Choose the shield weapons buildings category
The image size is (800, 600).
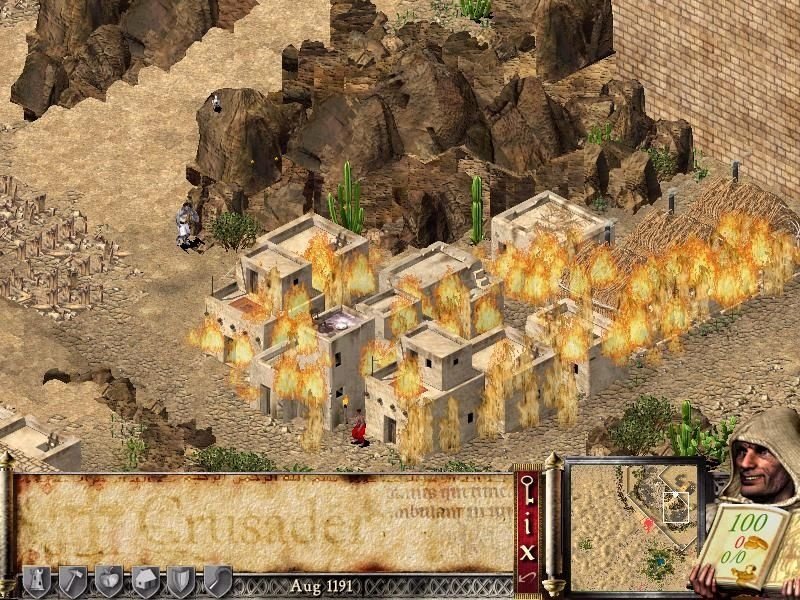(181, 581)
